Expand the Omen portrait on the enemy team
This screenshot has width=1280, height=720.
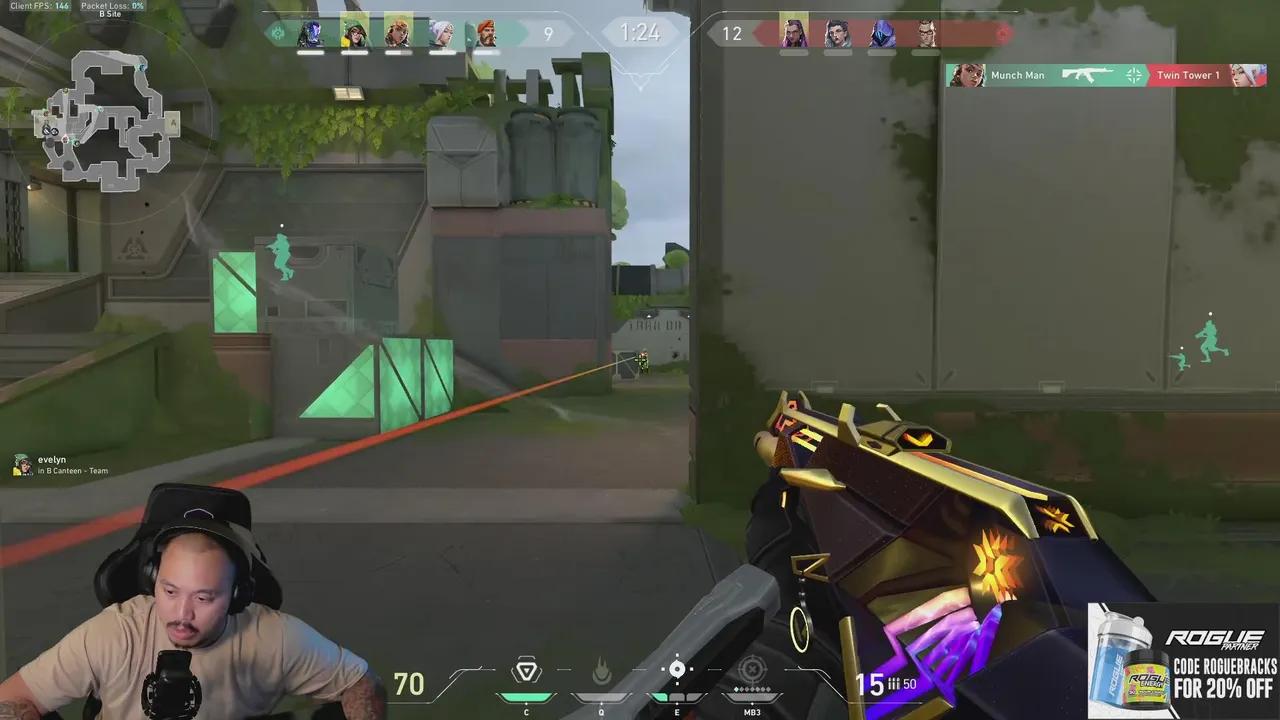point(882,33)
